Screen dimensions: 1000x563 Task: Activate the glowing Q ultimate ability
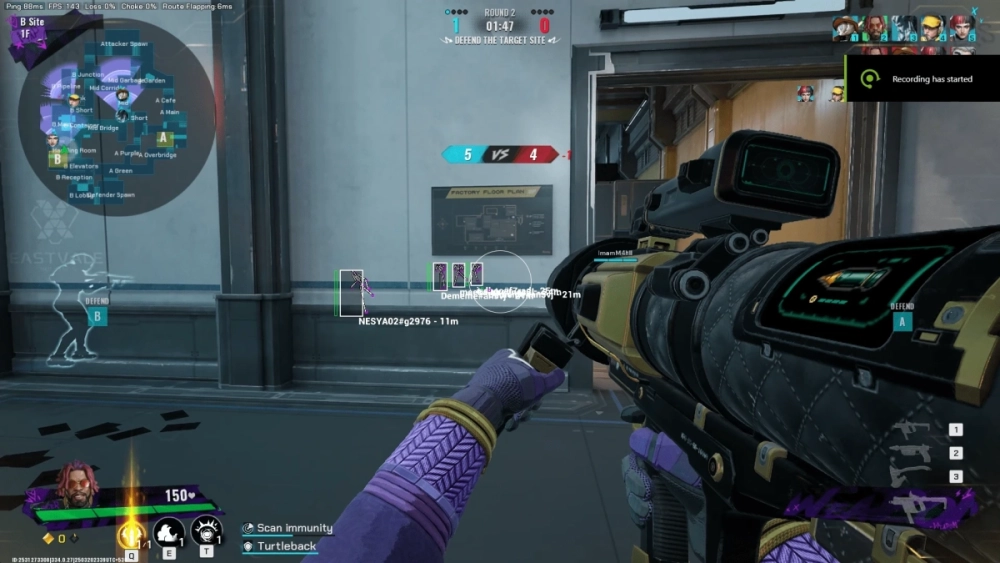click(130, 534)
